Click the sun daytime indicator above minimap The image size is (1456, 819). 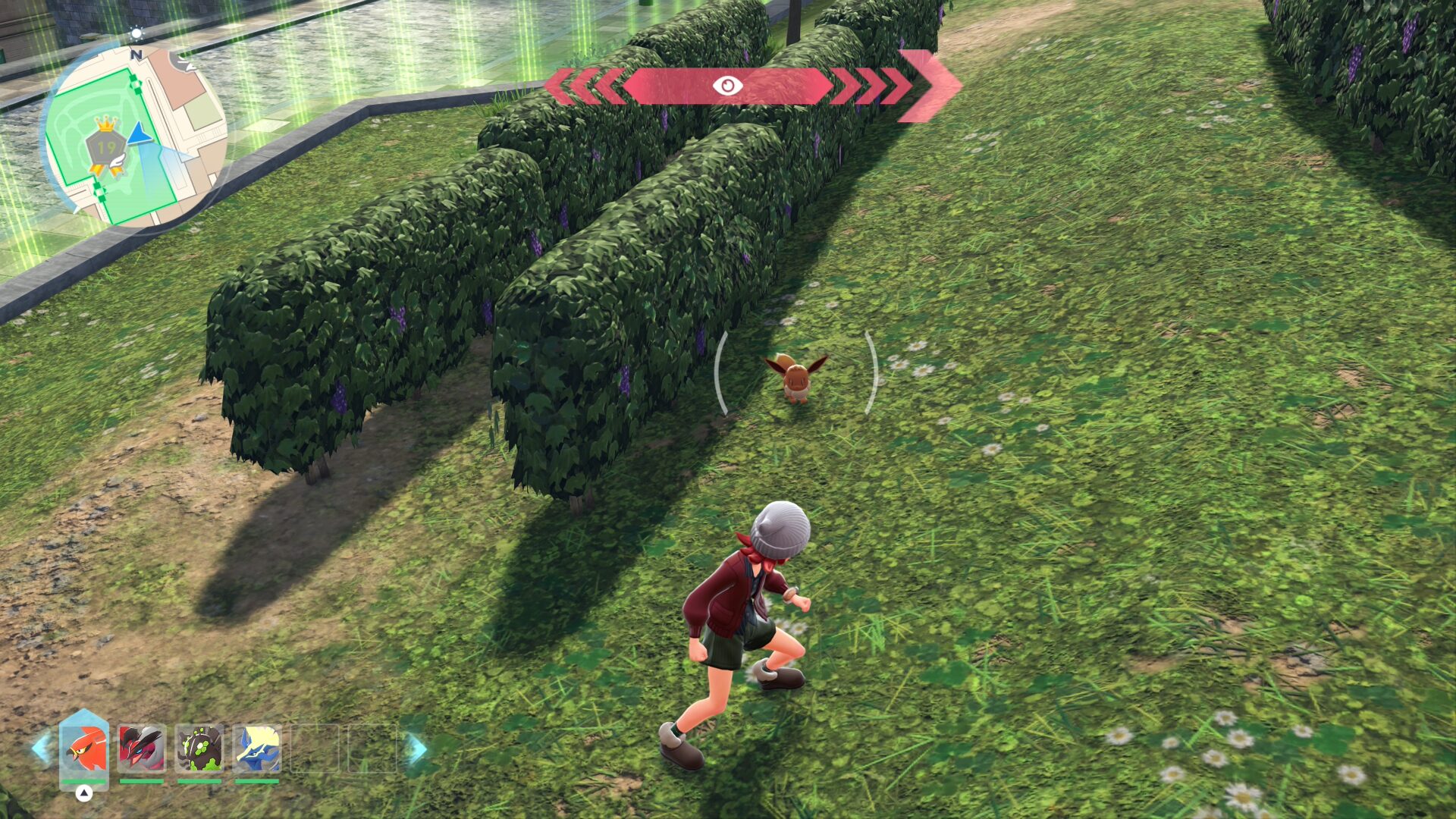[x=136, y=34]
